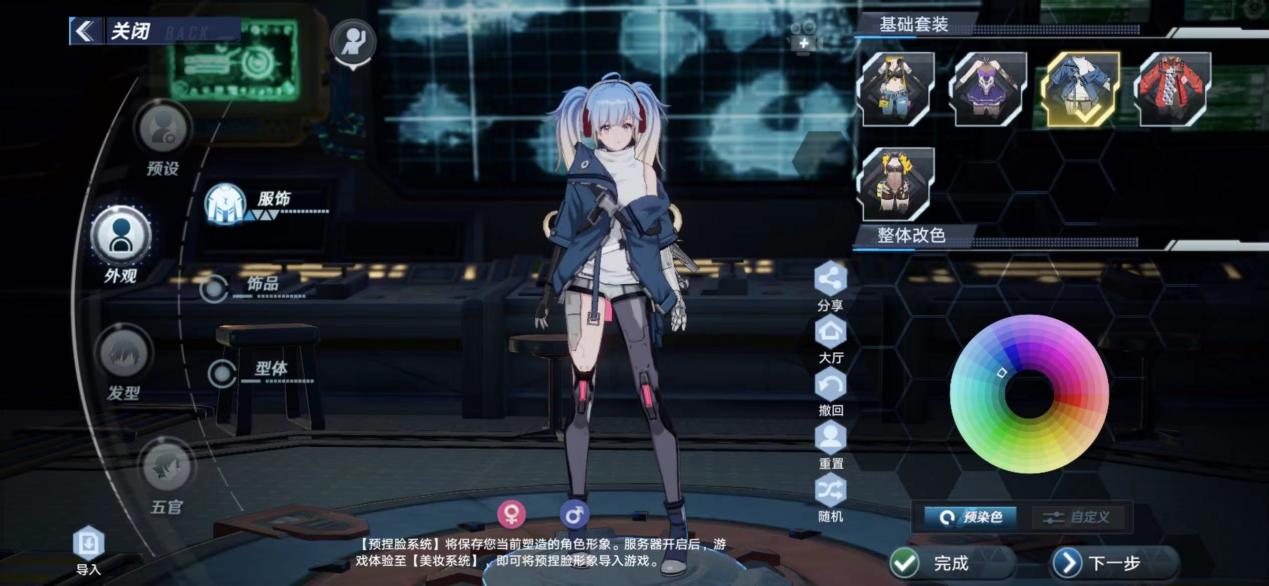Pick the highlighted blue jacket outfit
This screenshot has height=586, width=1269.
pos(1081,88)
